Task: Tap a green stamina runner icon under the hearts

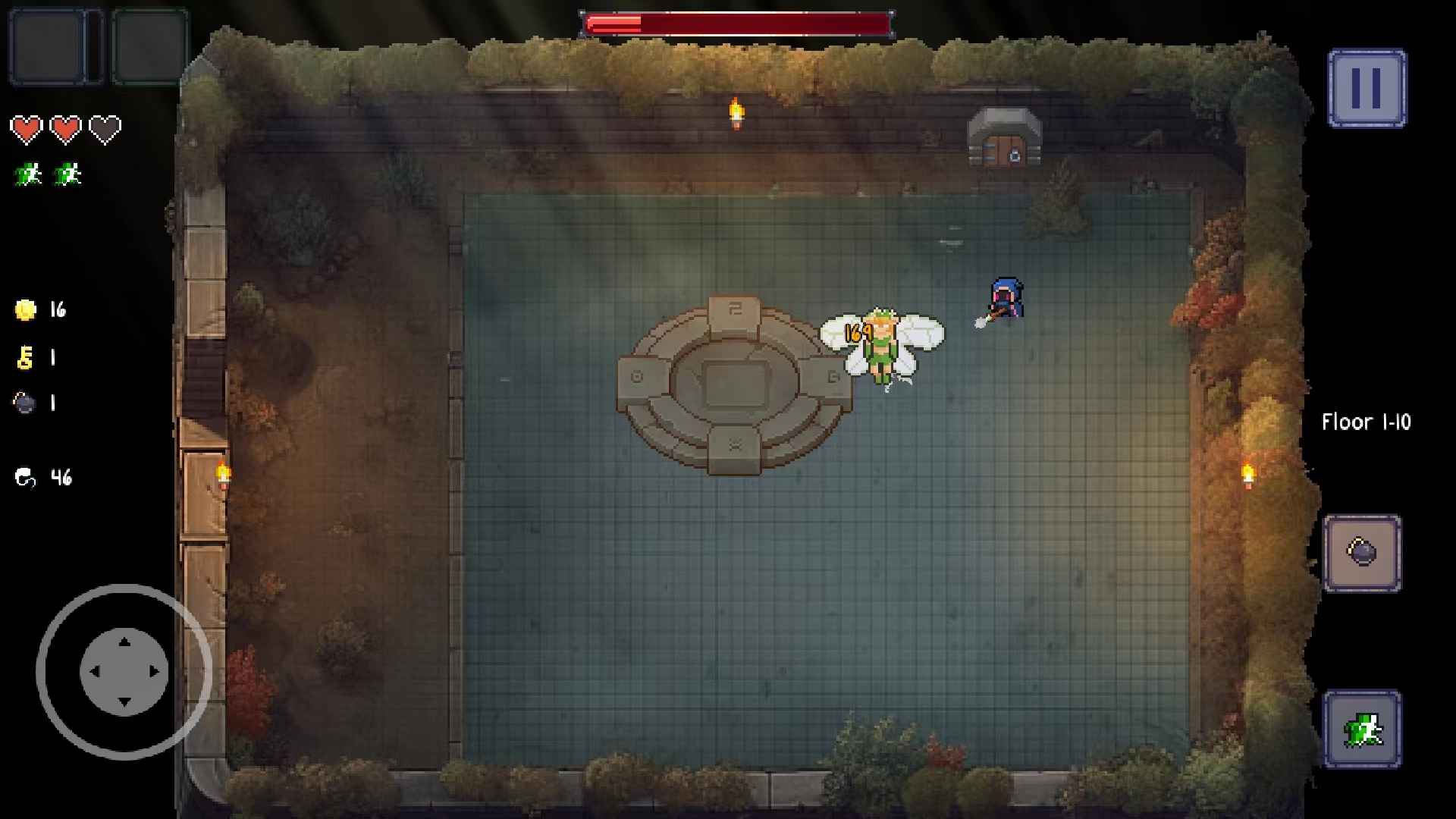Action: [x=27, y=172]
